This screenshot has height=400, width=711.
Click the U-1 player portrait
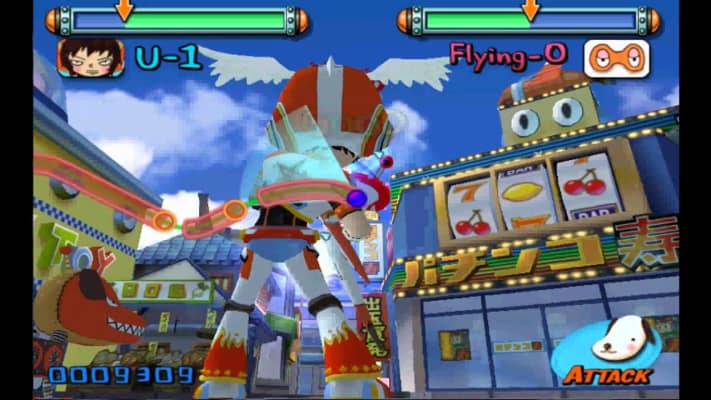click(x=90, y=58)
